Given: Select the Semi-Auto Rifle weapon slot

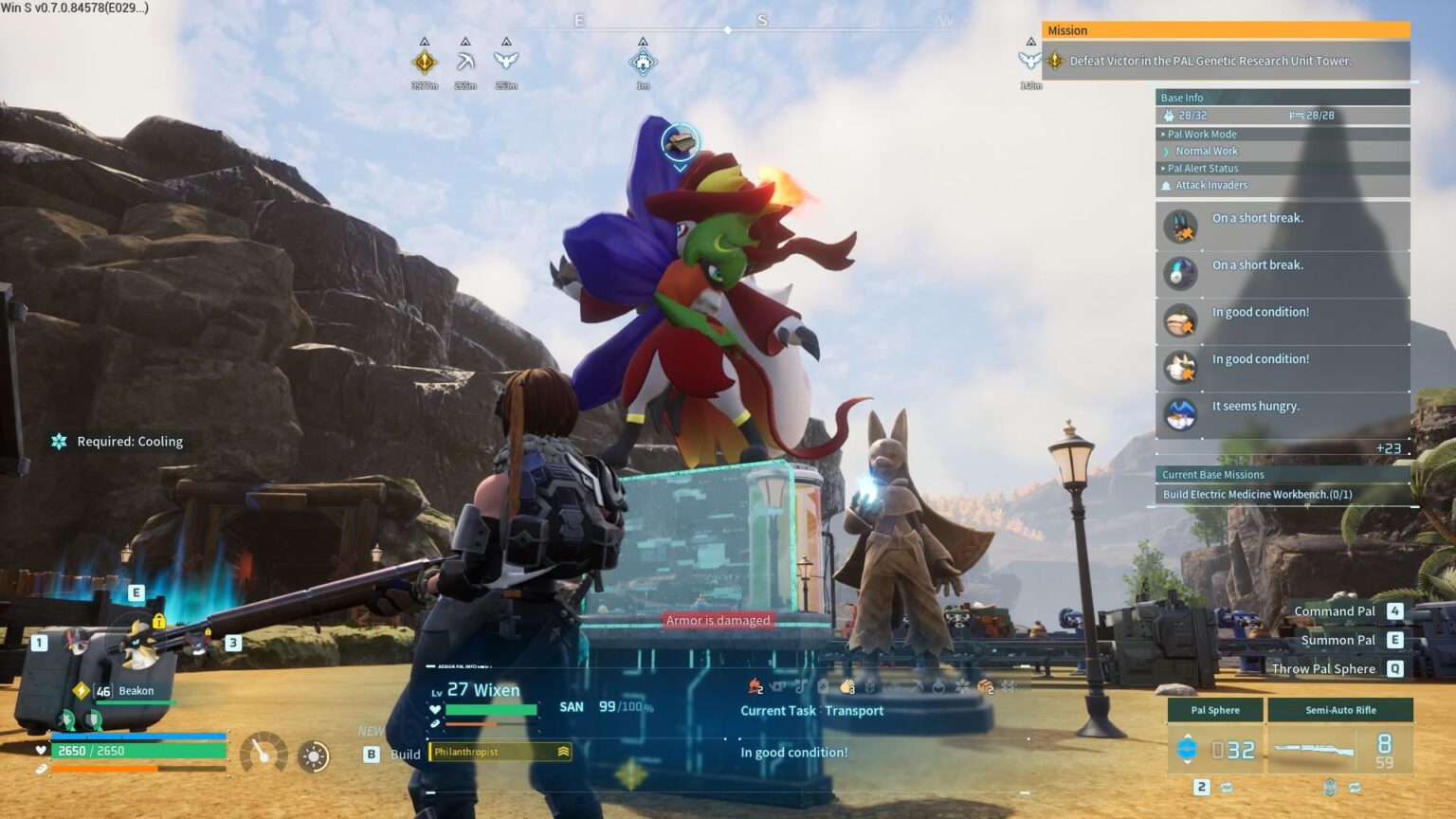Looking at the screenshot, I should pos(1339,749).
